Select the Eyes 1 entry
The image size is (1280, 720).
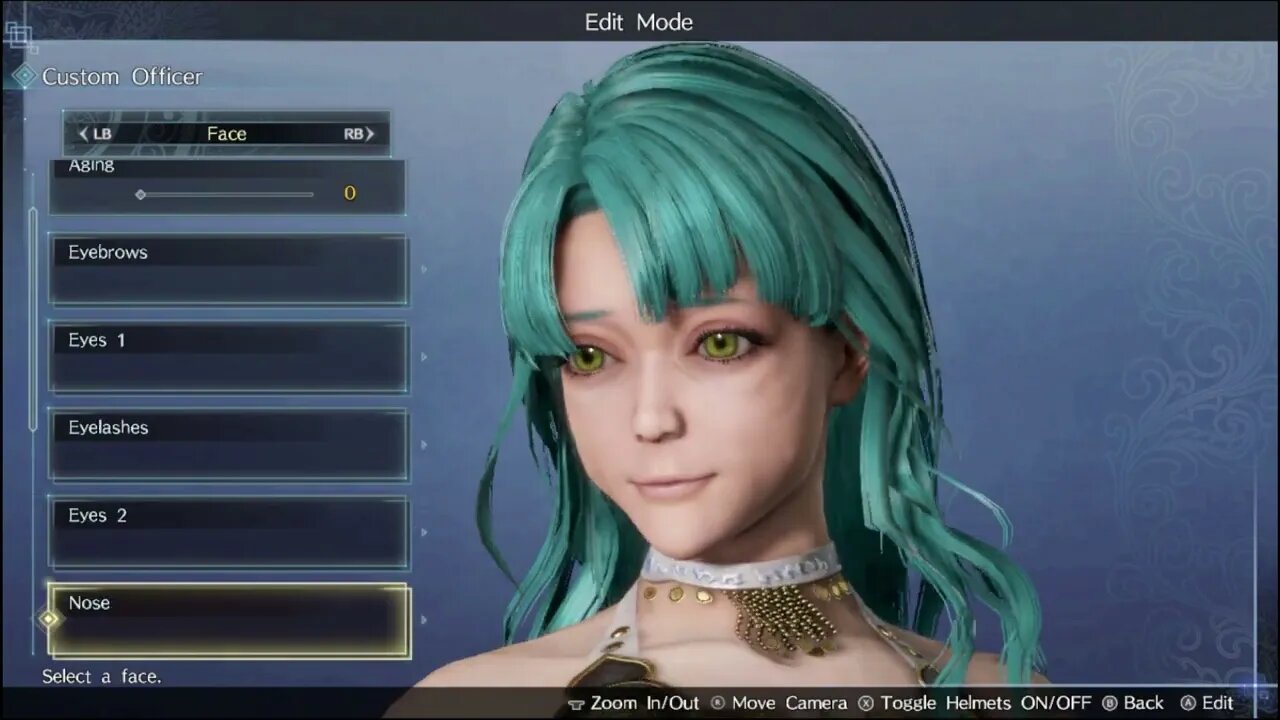point(228,356)
